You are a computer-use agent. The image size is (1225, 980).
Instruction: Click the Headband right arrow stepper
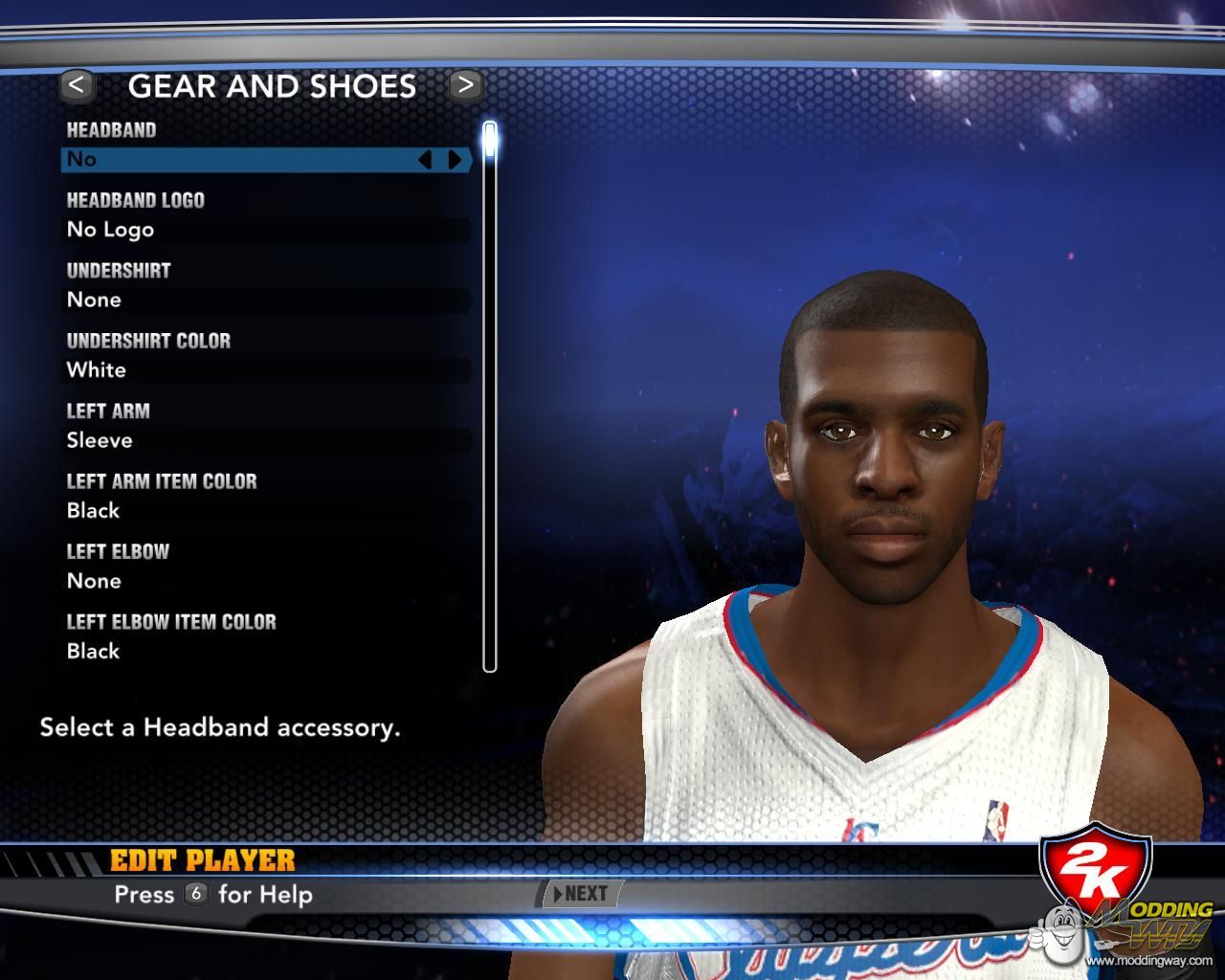point(456,160)
